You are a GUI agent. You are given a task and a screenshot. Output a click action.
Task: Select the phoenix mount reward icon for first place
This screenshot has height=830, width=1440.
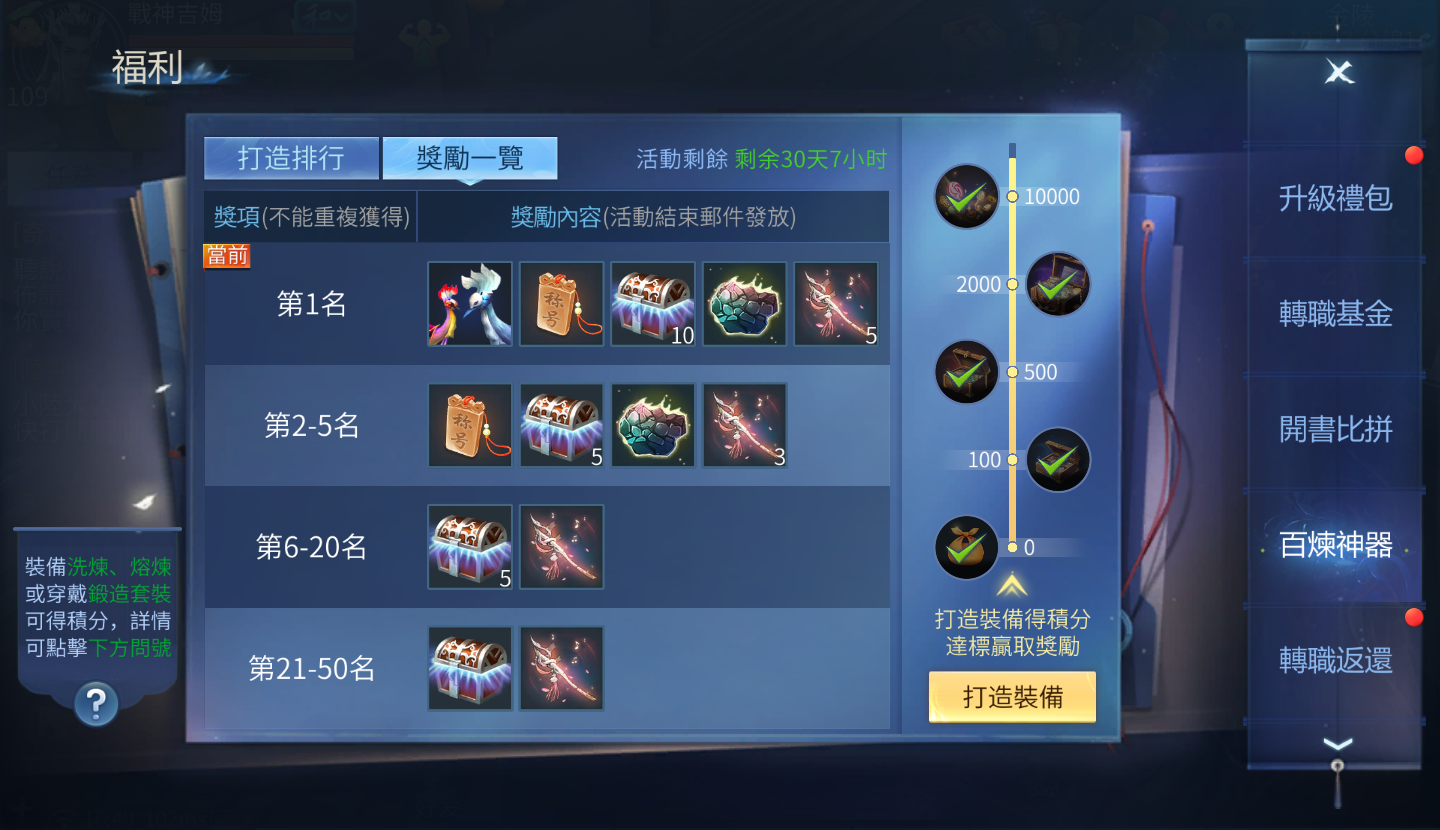pyautogui.click(x=470, y=304)
